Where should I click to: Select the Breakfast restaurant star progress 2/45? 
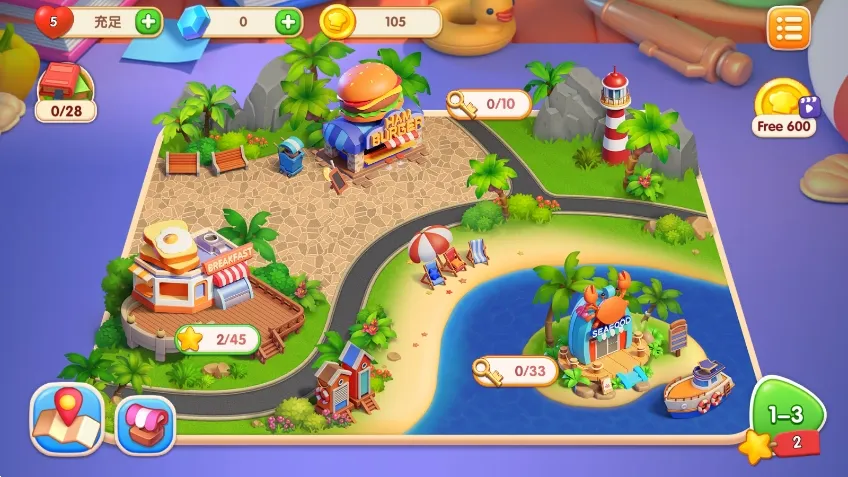coord(218,340)
